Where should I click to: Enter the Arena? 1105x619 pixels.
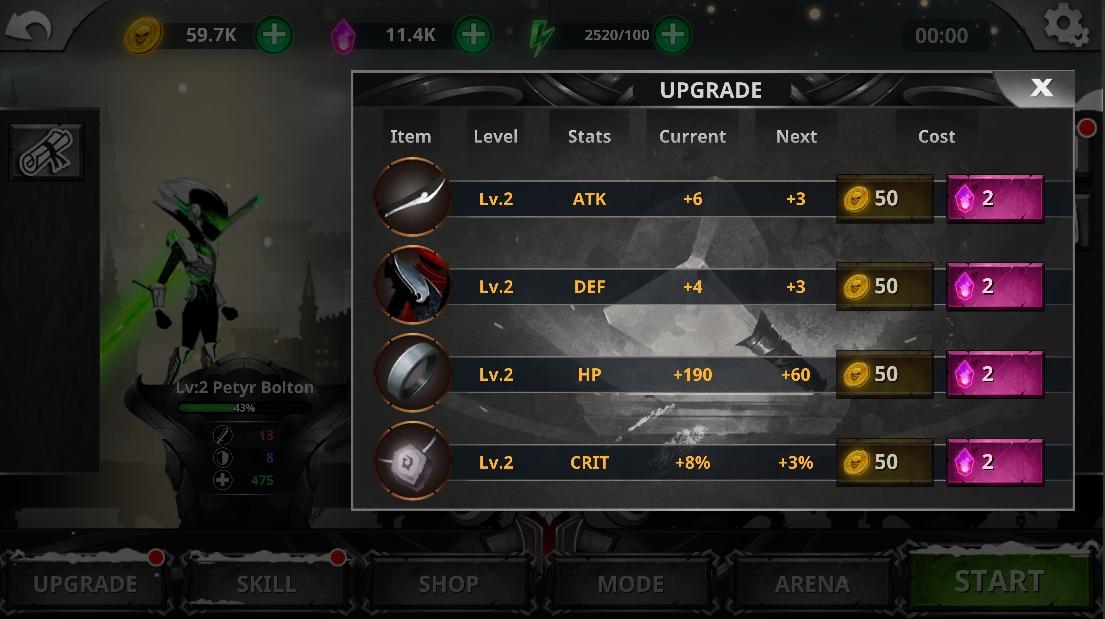coord(811,583)
